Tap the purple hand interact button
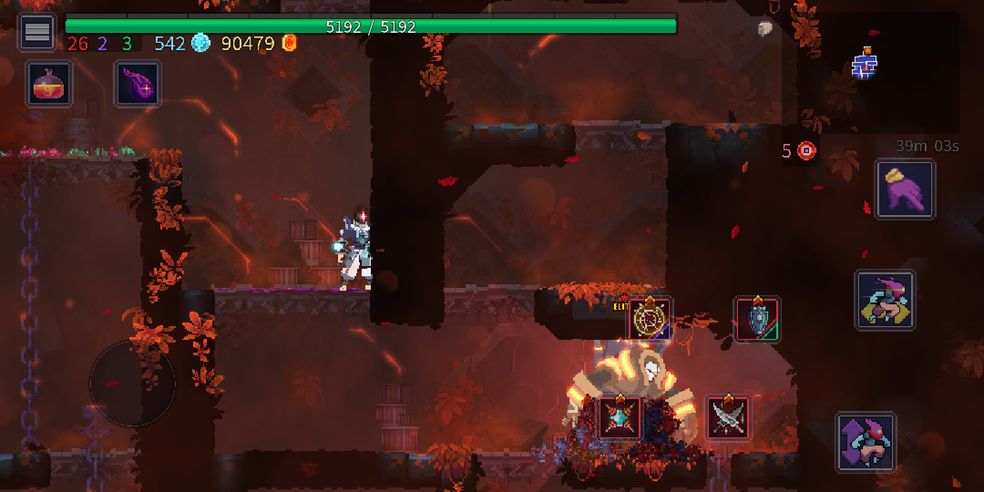This screenshot has width=984, height=492. 905,189
